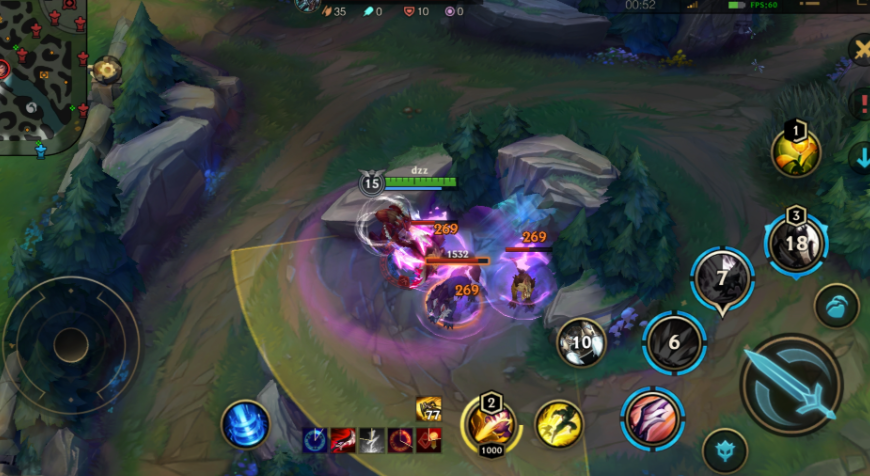870x476 pixels.
Task: Tap the blue swirl recall button
Action: pos(244,424)
